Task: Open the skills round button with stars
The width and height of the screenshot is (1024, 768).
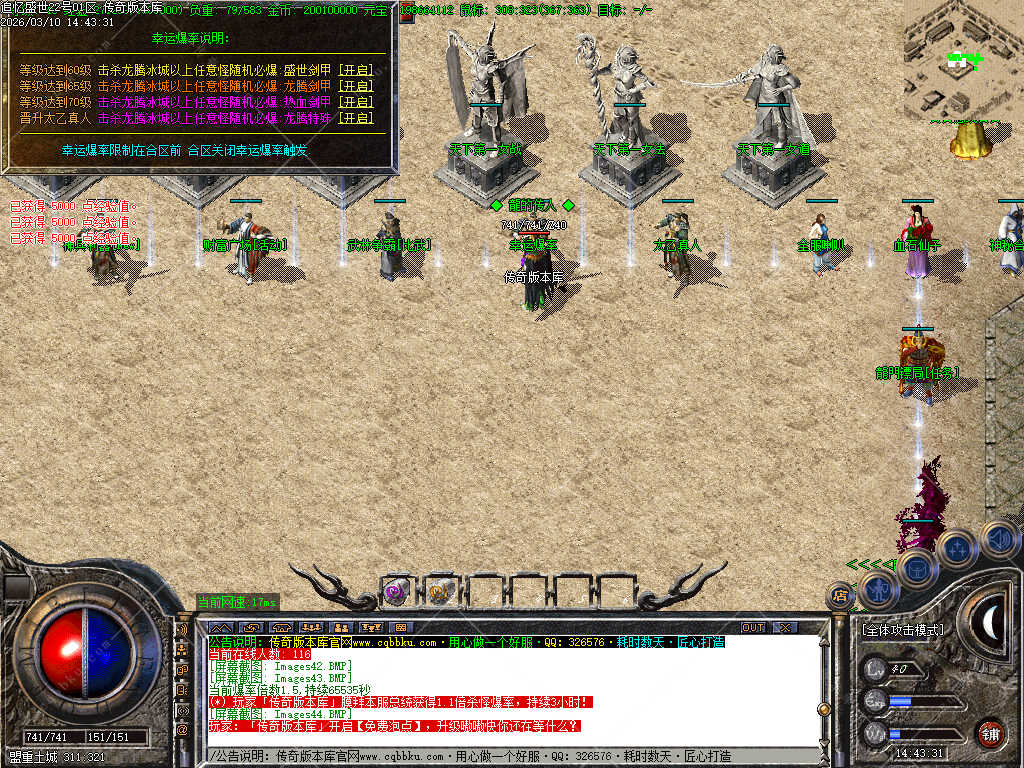Action: pos(956,549)
